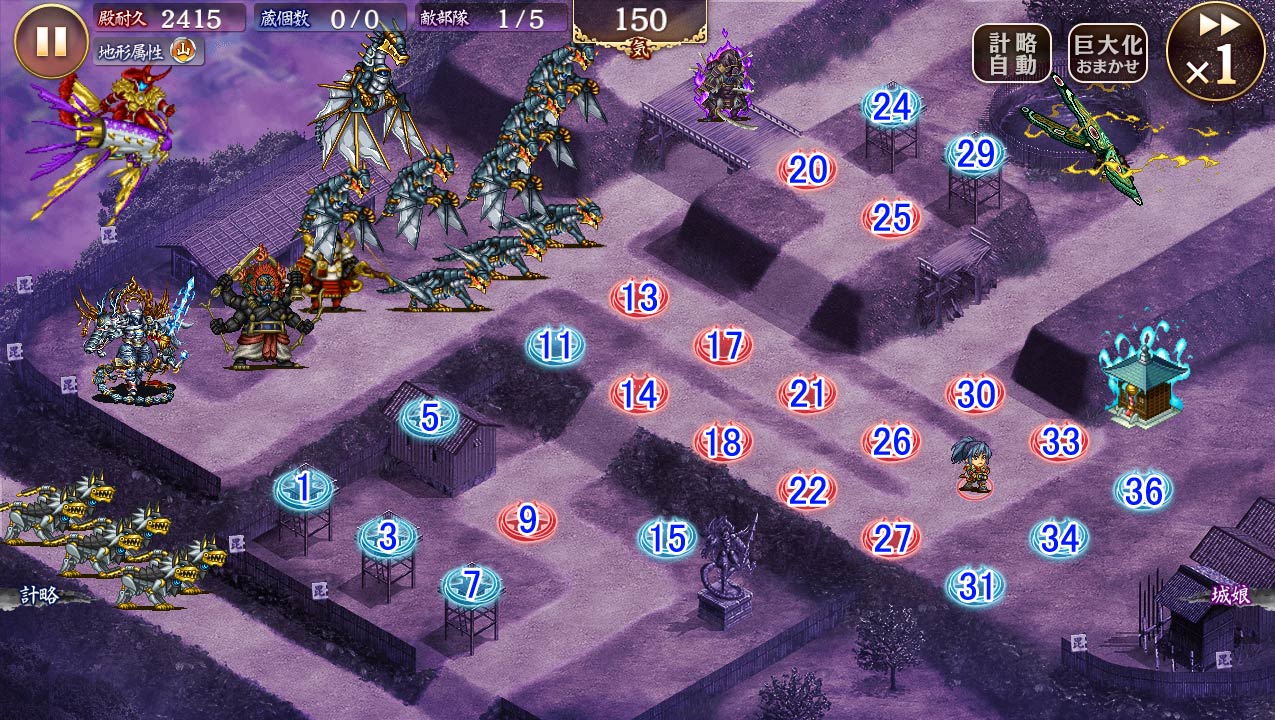Toggle the 計略自動 auto-stratagem button
Image resolution: width=1275 pixels, height=720 pixels.
[x=1012, y=53]
